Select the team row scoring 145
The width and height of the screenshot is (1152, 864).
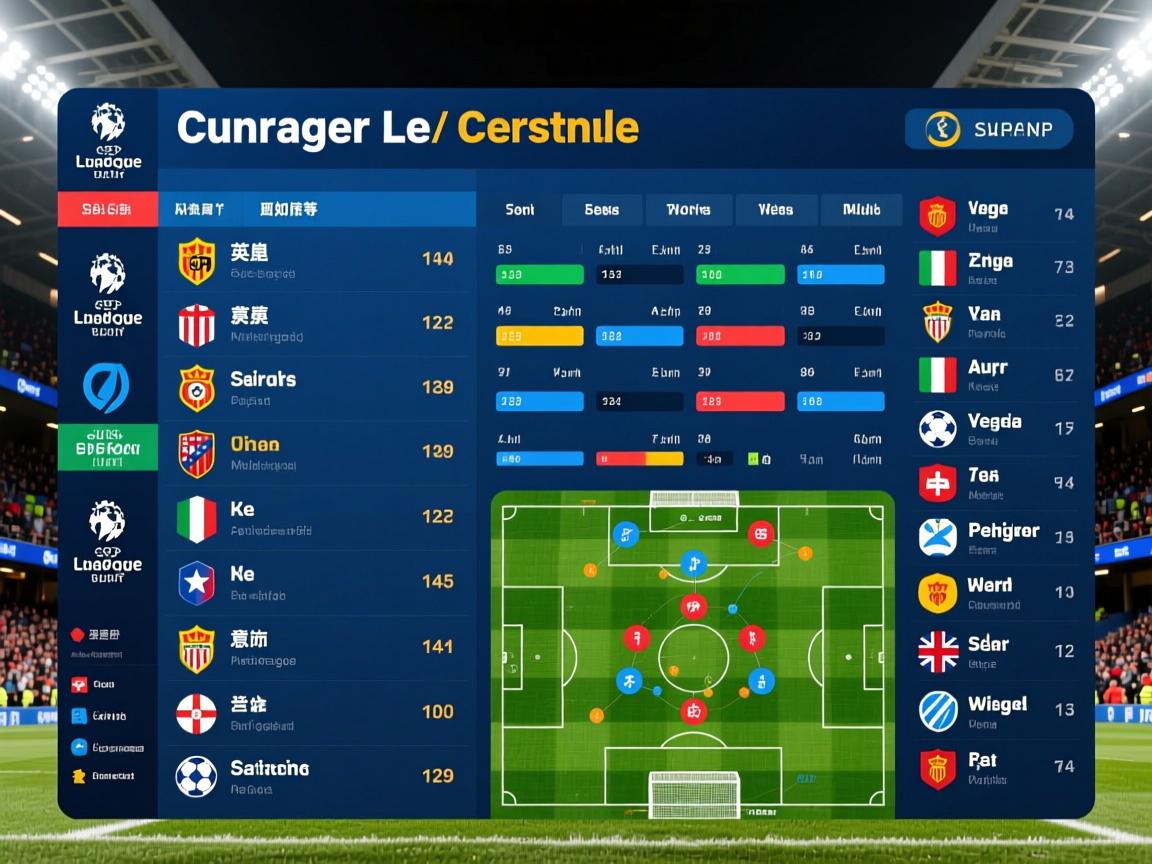pos(316,582)
